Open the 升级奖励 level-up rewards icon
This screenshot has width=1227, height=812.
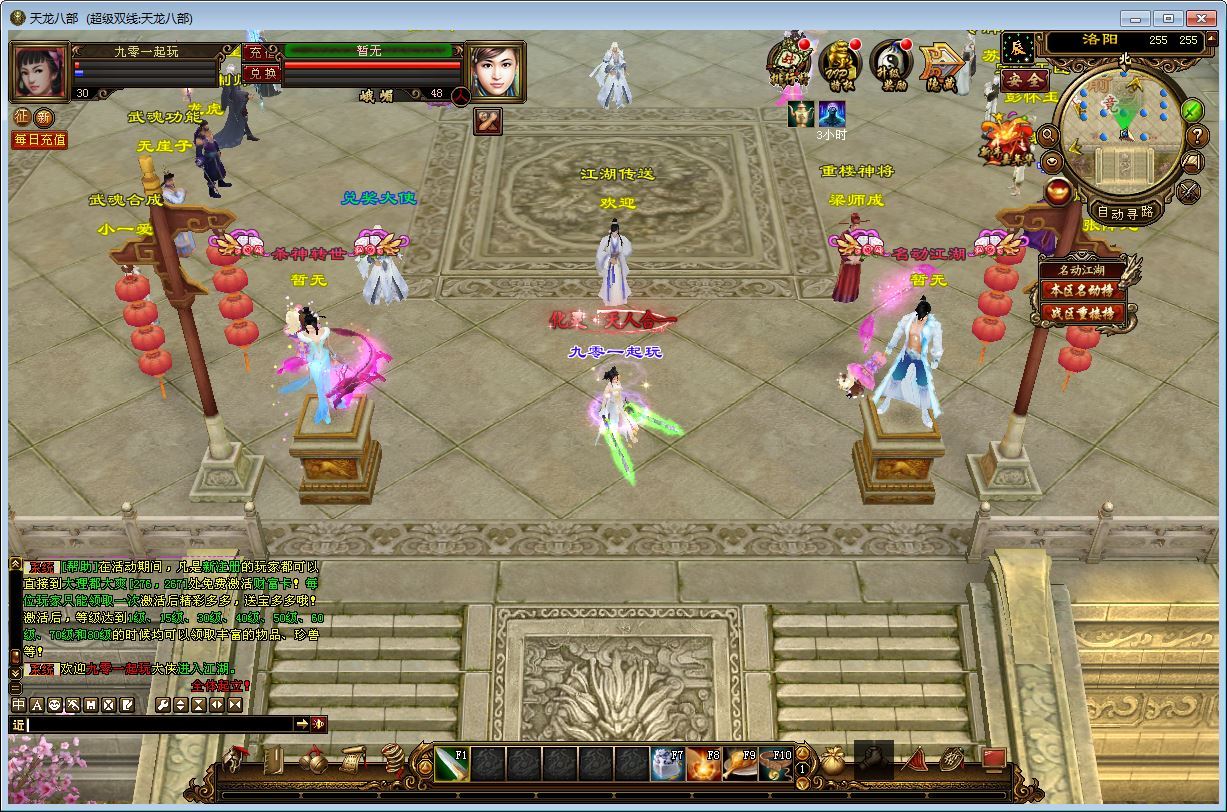tap(890, 64)
